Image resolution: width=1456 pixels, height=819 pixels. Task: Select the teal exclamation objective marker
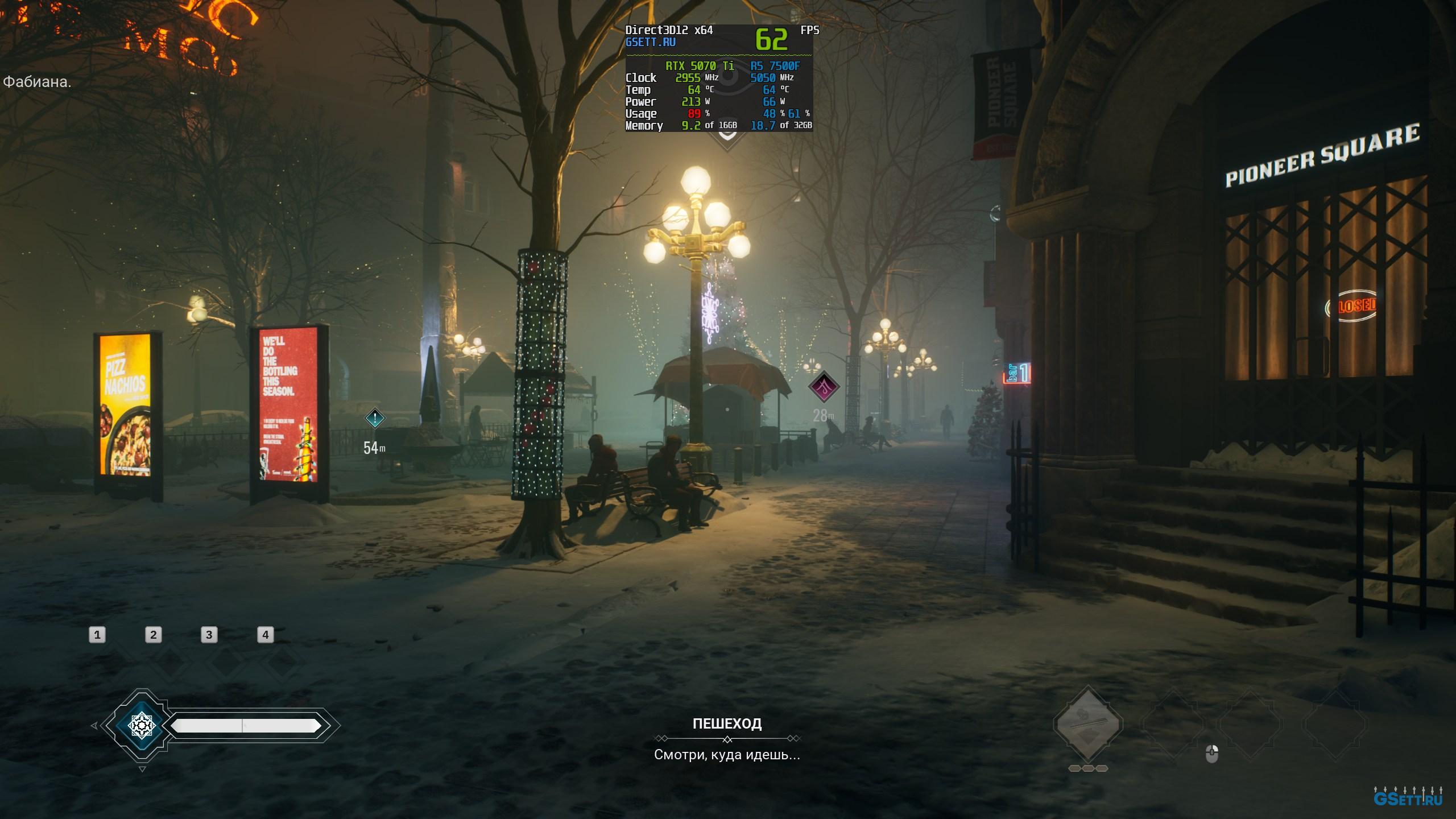375,419
